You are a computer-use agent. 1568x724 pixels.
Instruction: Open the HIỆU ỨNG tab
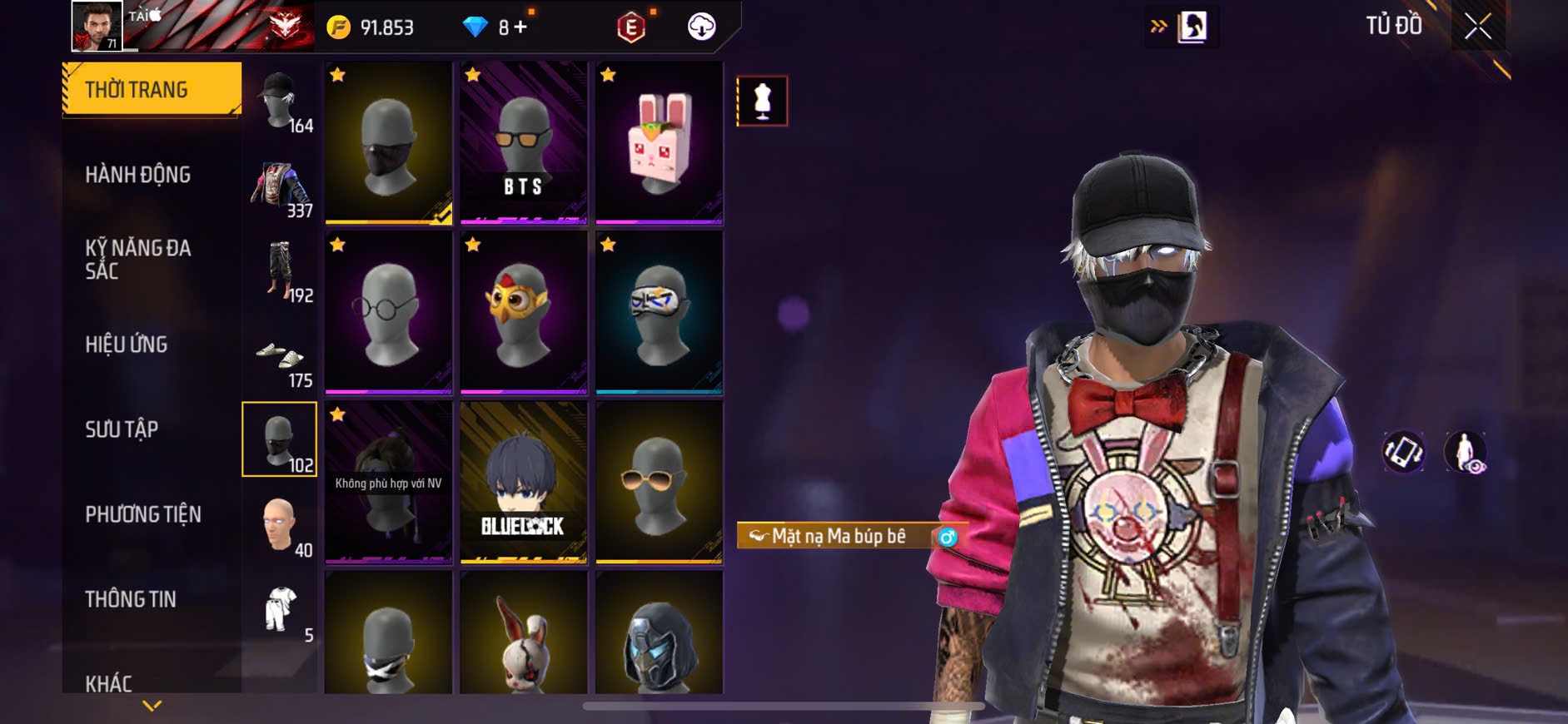(127, 345)
